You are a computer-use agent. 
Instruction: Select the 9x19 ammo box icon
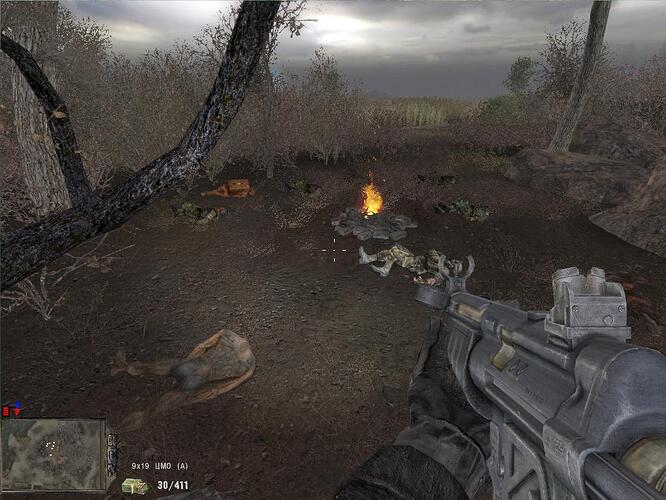(x=133, y=486)
